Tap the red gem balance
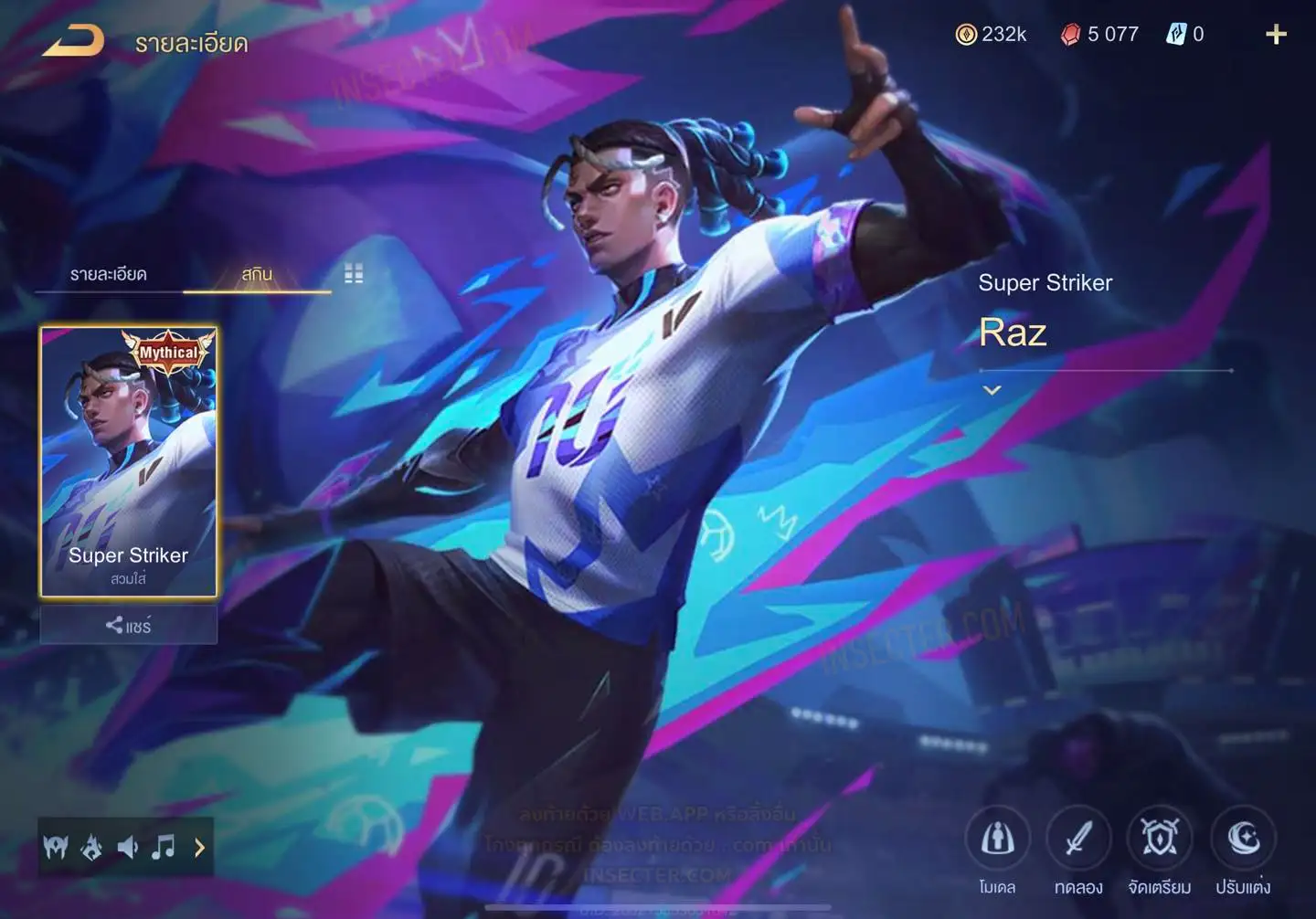The width and height of the screenshot is (1316, 919). 1099,35
